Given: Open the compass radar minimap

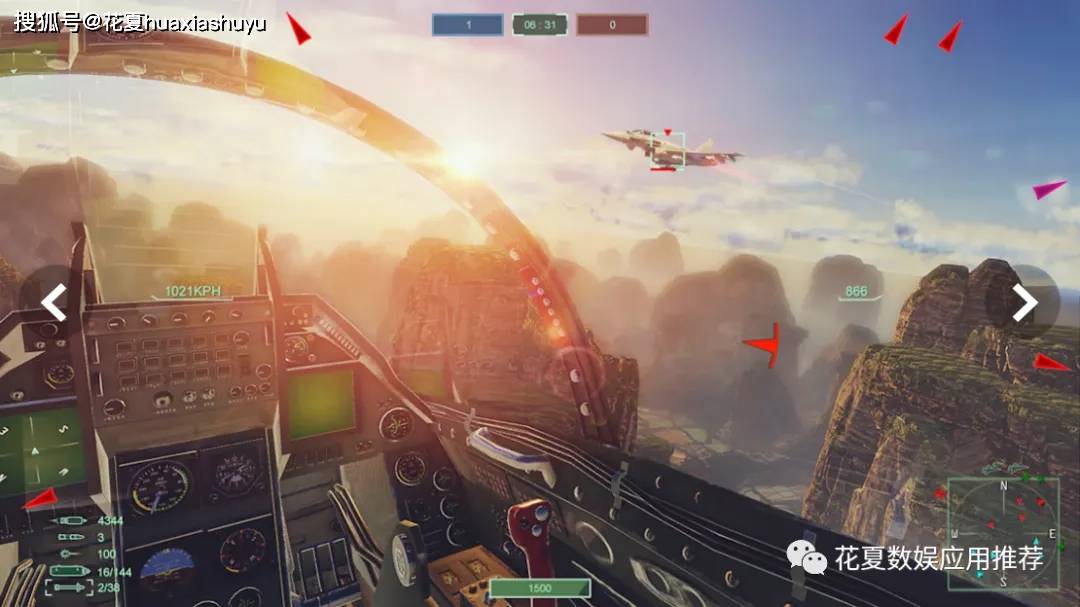Looking at the screenshot, I should coord(1002,530).
